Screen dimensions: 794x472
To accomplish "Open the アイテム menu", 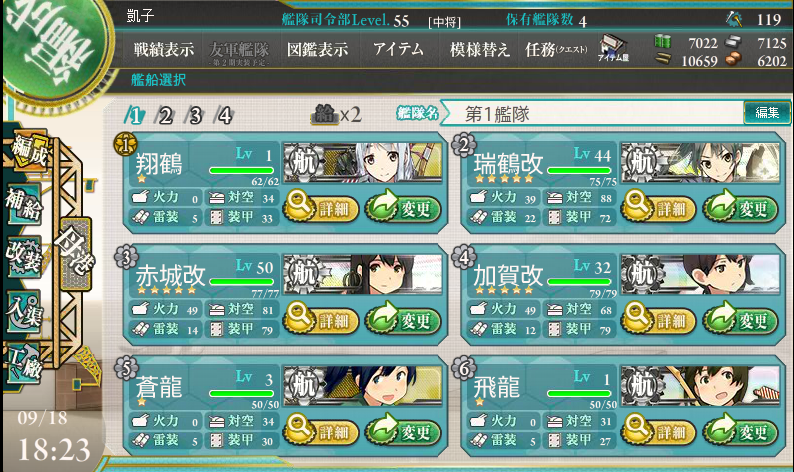I will click(x=397, y=50).
